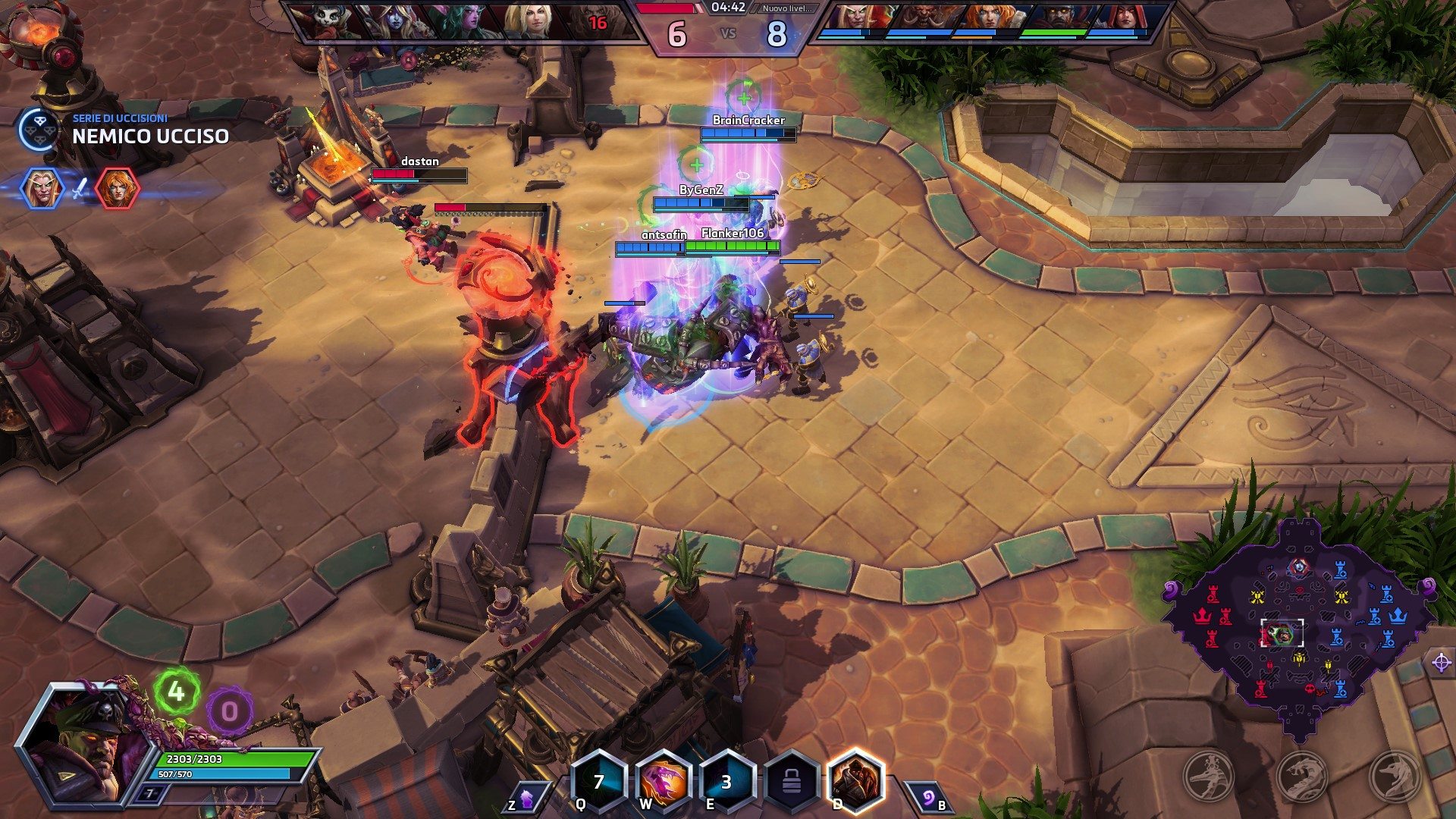The width and height of the screenshot is (1456, 819).
Task: Click the dead hero portrait showing 16
Action: [596, 22]
